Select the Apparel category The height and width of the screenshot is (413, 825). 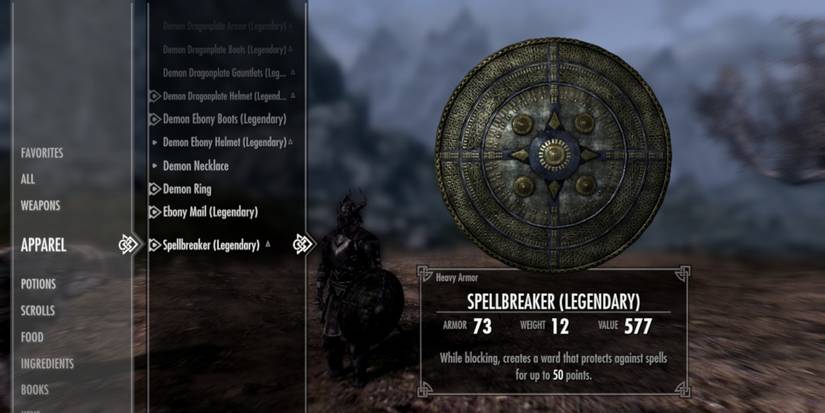point(44,244)
